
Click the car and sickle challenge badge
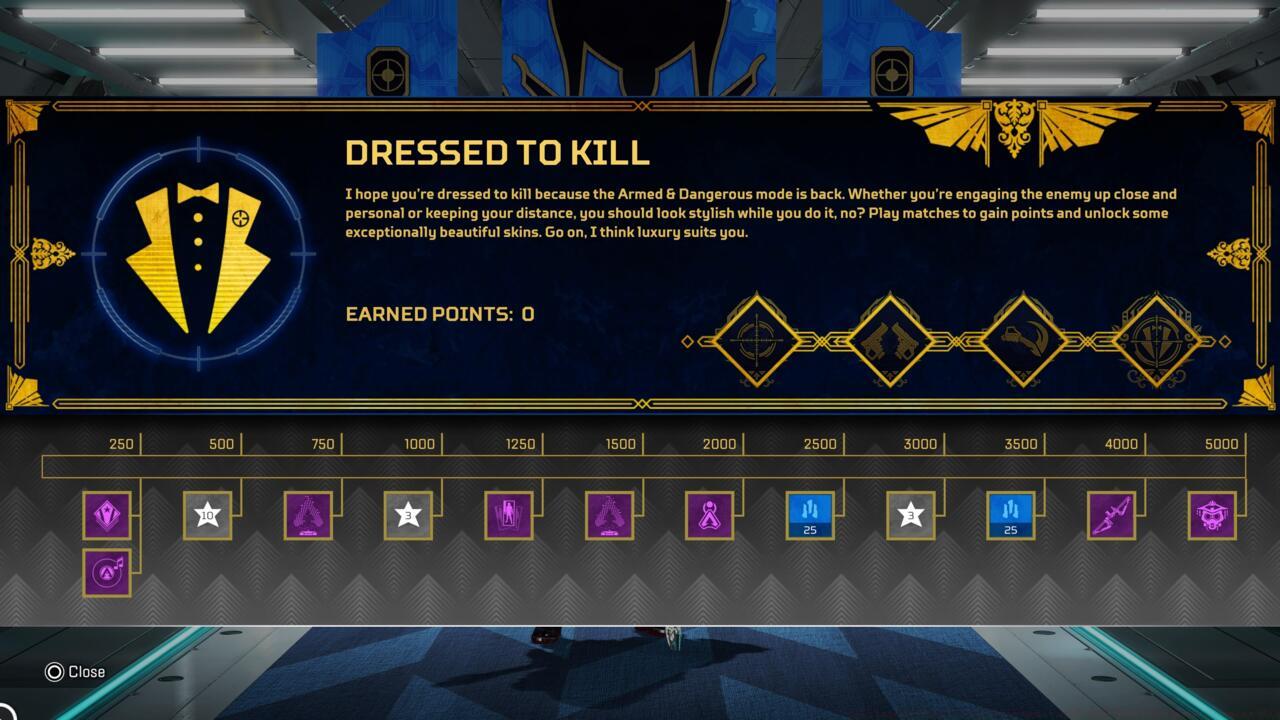(1022, 340)
